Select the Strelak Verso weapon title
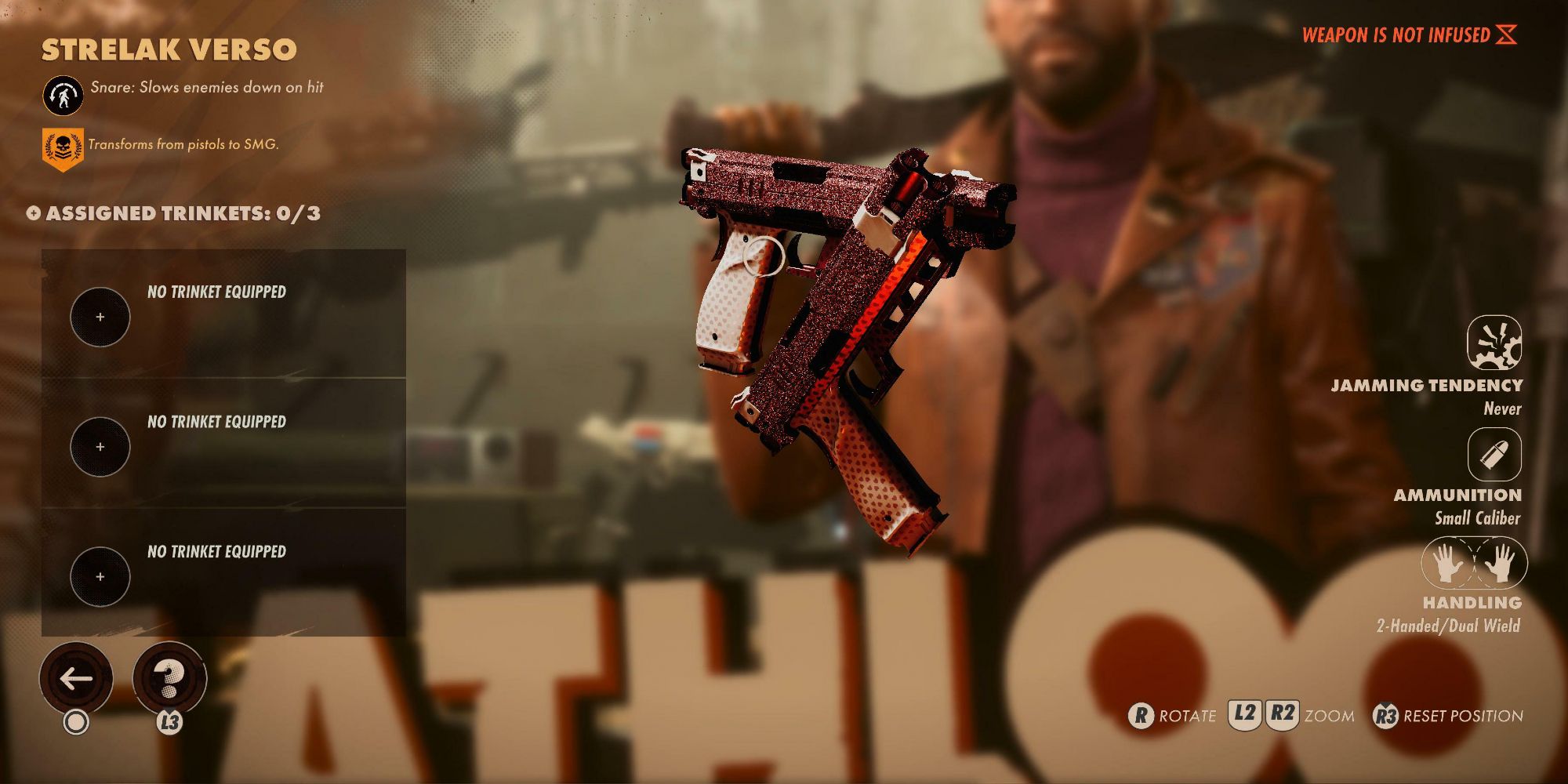Screen dimensions: 1568x784 click(x=167, y=49)
